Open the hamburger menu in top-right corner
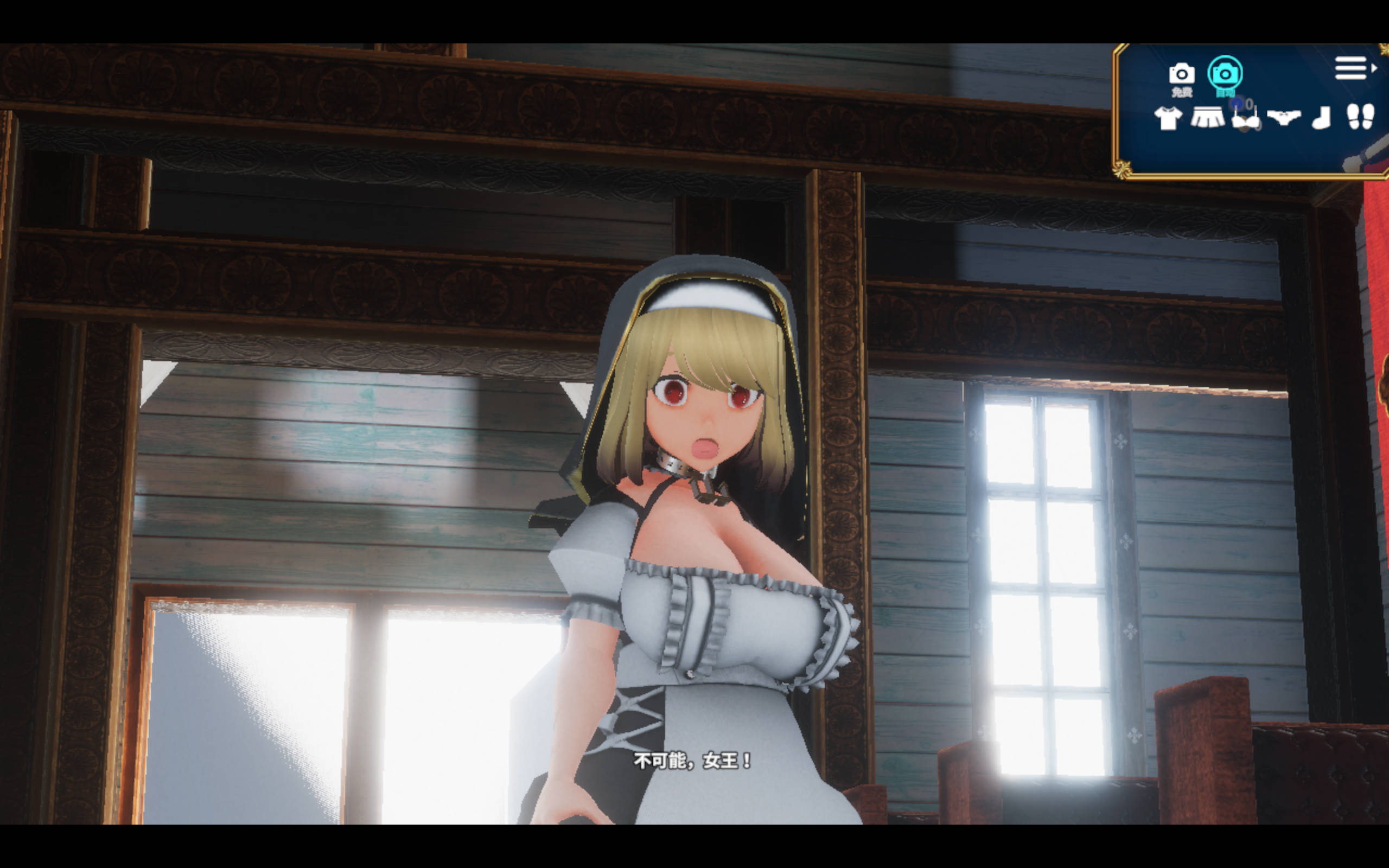This screenshot has width=1389, height=868. tap(1352, 68)
